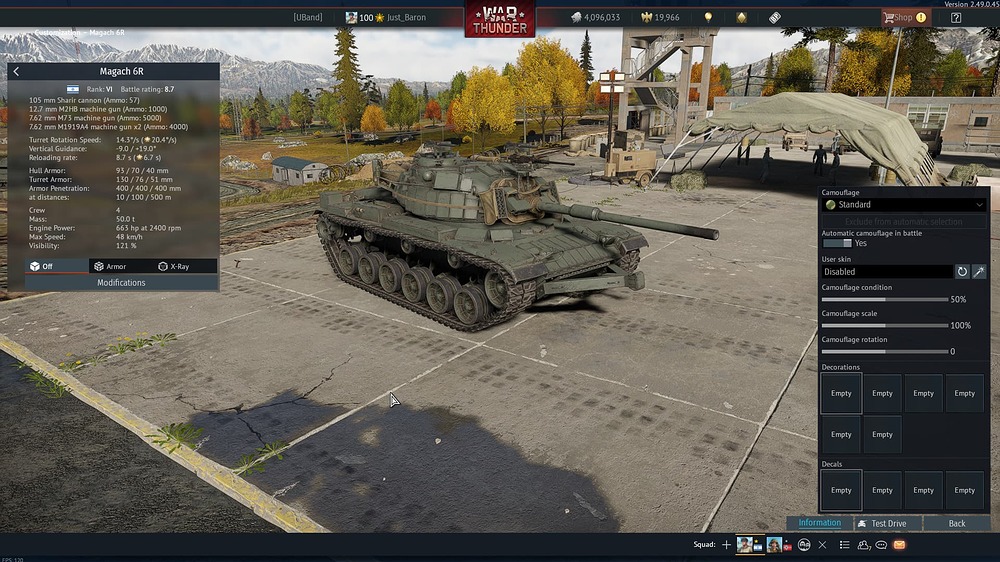Open the orange mail envelope
Screen dimensions: 1000x562
tap(899, 545)
